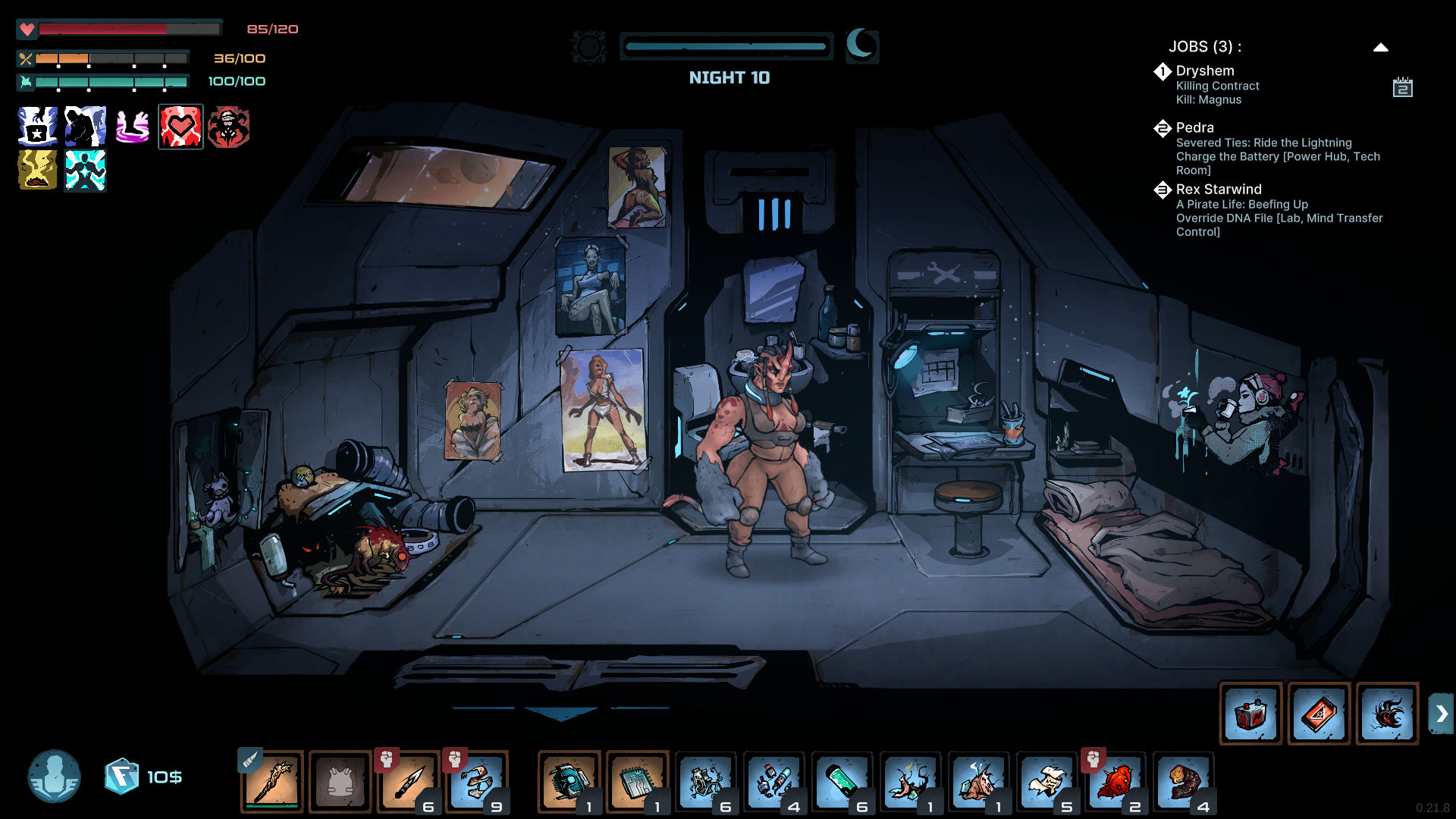
Task: Select the equipped staff weapon slot
Action: point(271,781)
